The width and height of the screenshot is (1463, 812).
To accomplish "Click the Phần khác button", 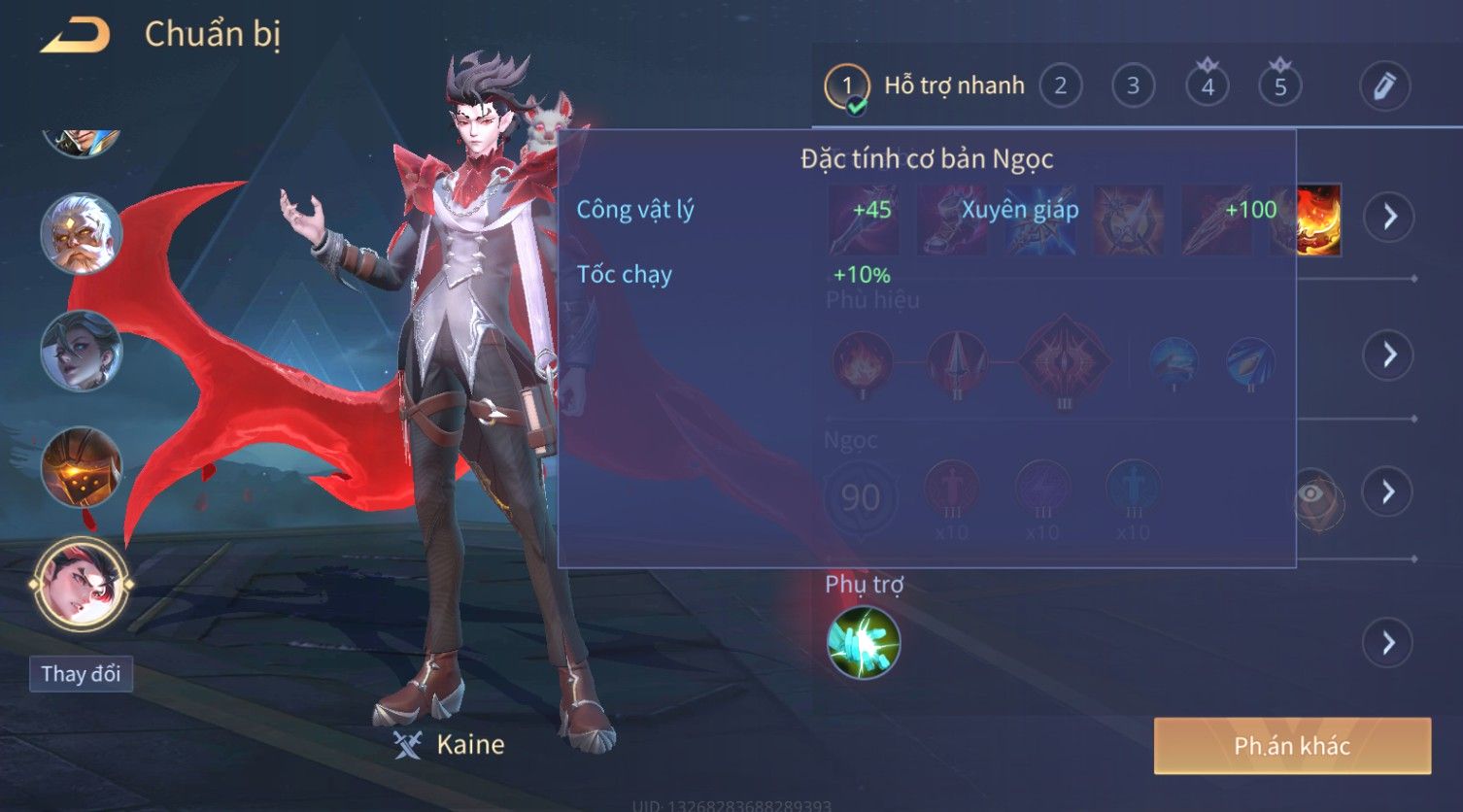I will pos(1292,746).
